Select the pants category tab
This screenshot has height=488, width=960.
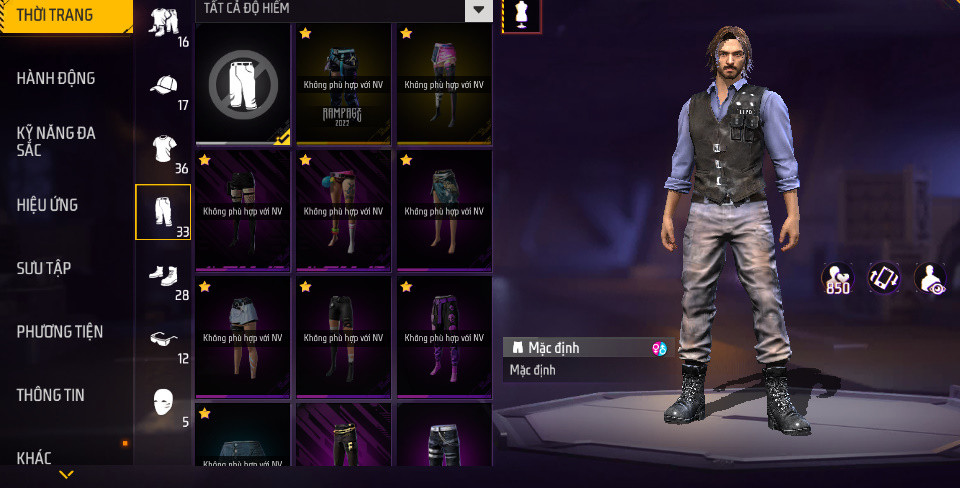point(163,212)
